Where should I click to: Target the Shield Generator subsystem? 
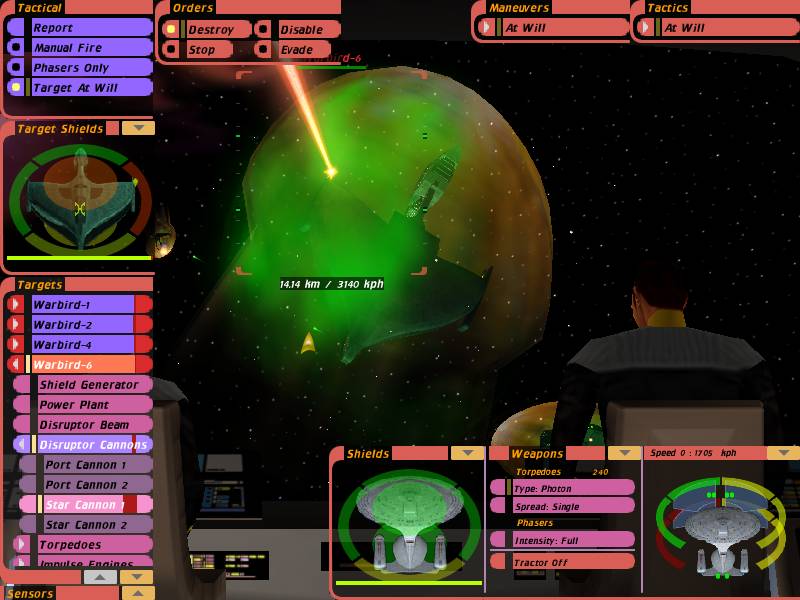click(88, 384)
